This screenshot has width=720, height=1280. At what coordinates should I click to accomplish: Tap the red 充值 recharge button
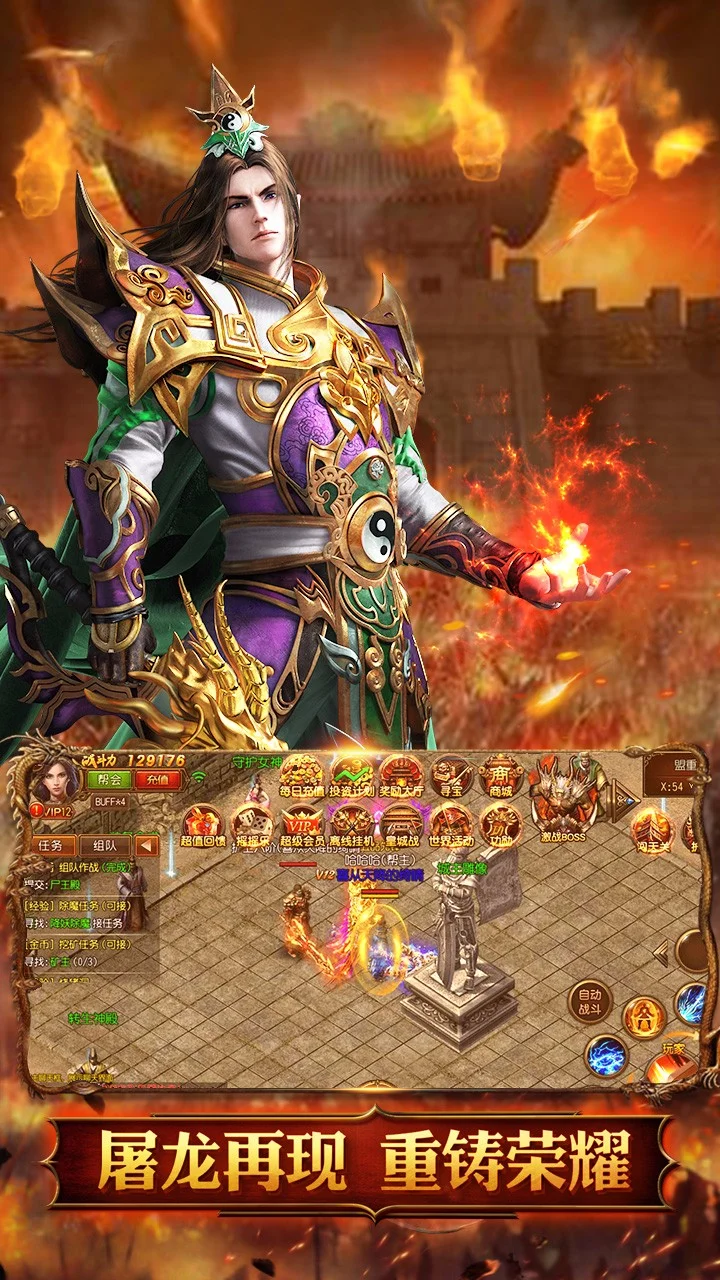[x=157, y=780]
